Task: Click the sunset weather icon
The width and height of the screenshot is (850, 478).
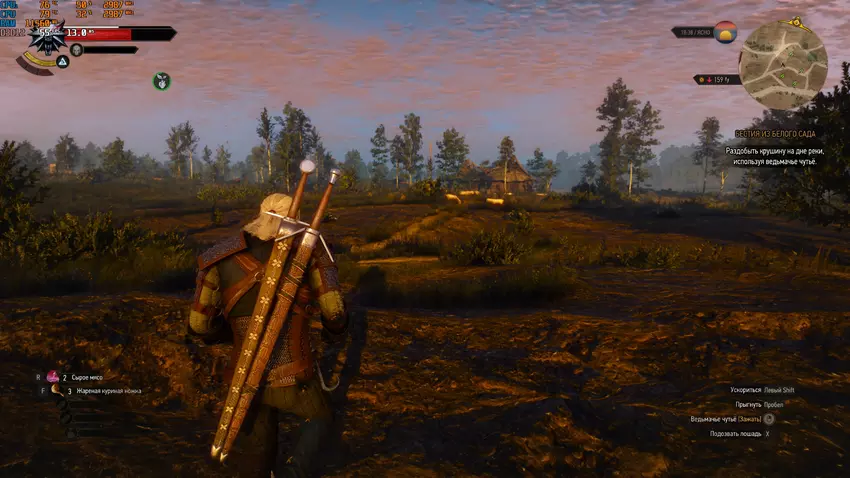Action: coord(725,32)
